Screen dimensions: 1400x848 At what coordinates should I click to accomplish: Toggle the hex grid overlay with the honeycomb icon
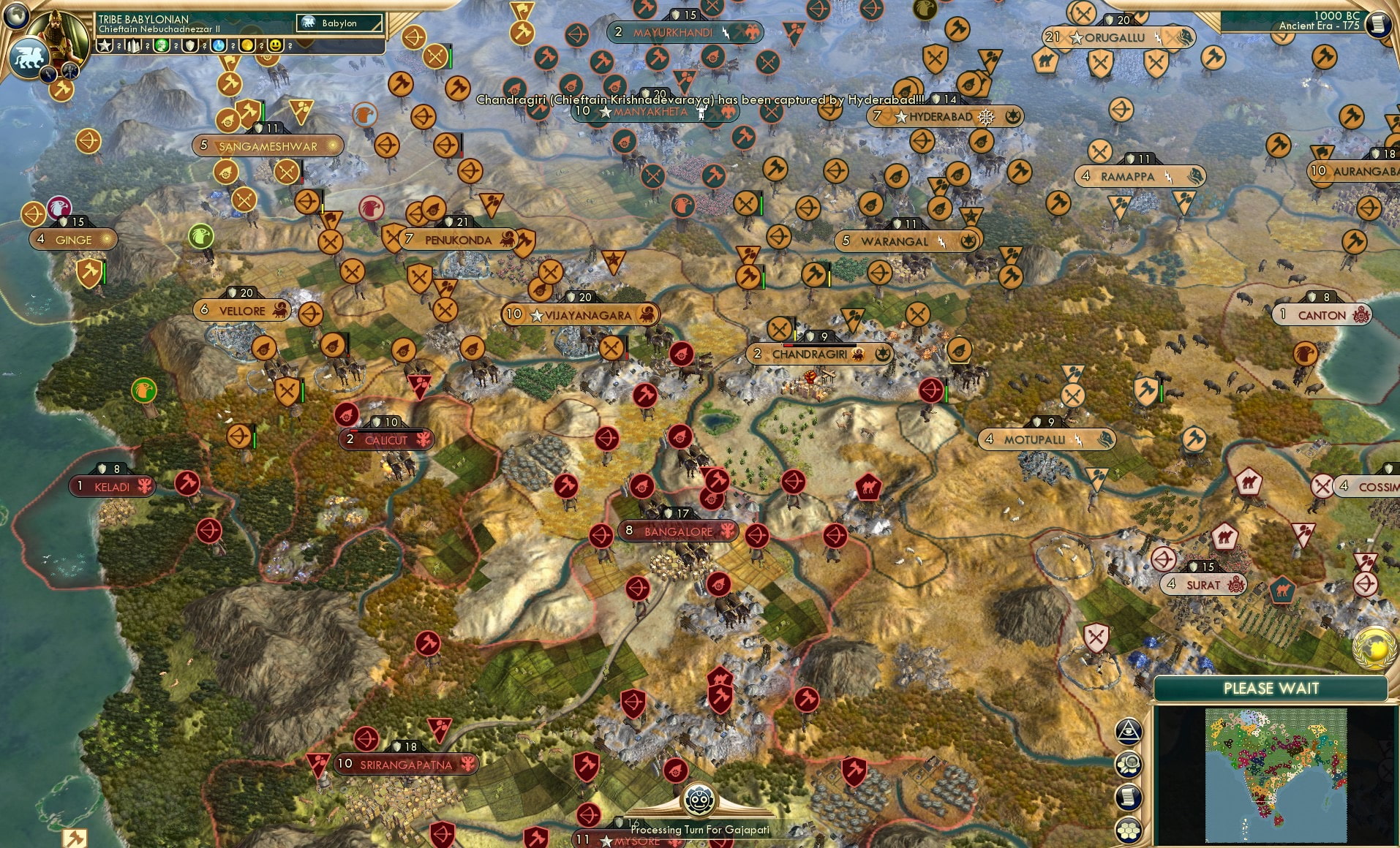click(1129, 830)
